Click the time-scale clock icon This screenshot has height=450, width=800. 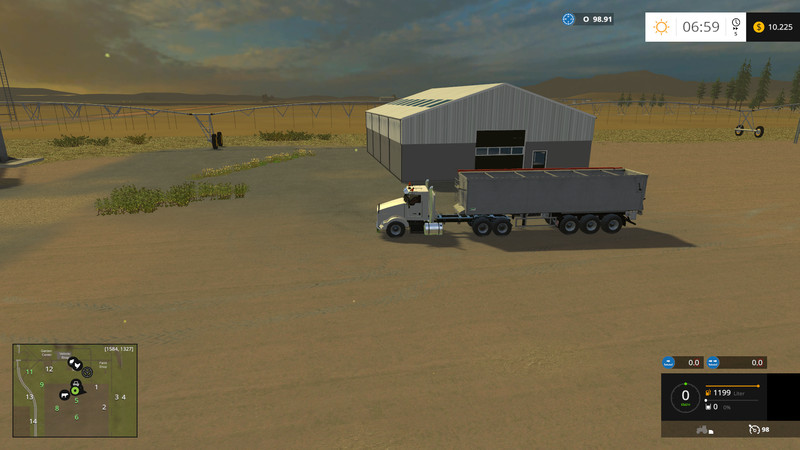tap(736, 24)
